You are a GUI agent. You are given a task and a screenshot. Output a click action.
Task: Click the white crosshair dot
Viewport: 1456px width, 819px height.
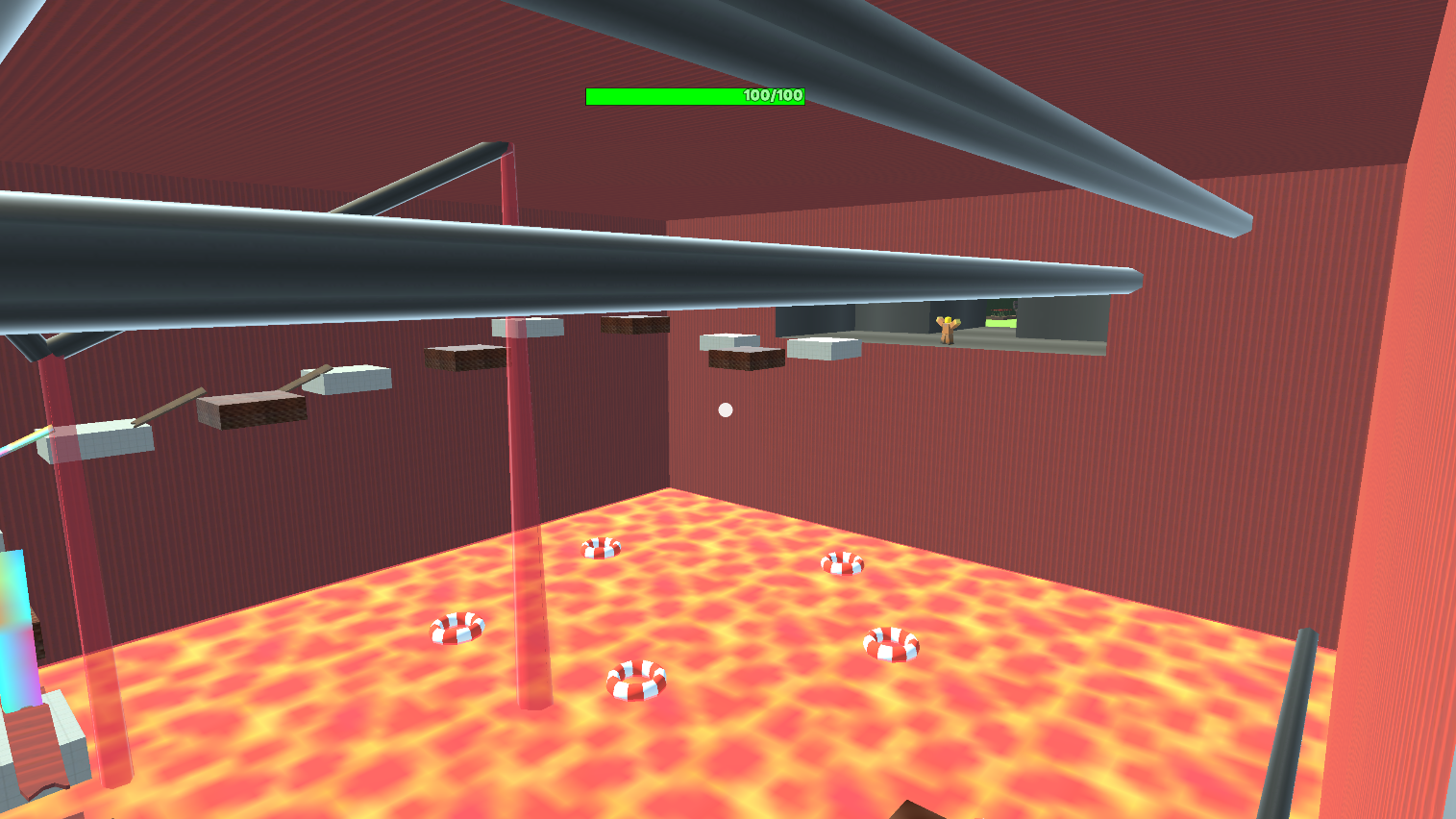pos(725,409)
